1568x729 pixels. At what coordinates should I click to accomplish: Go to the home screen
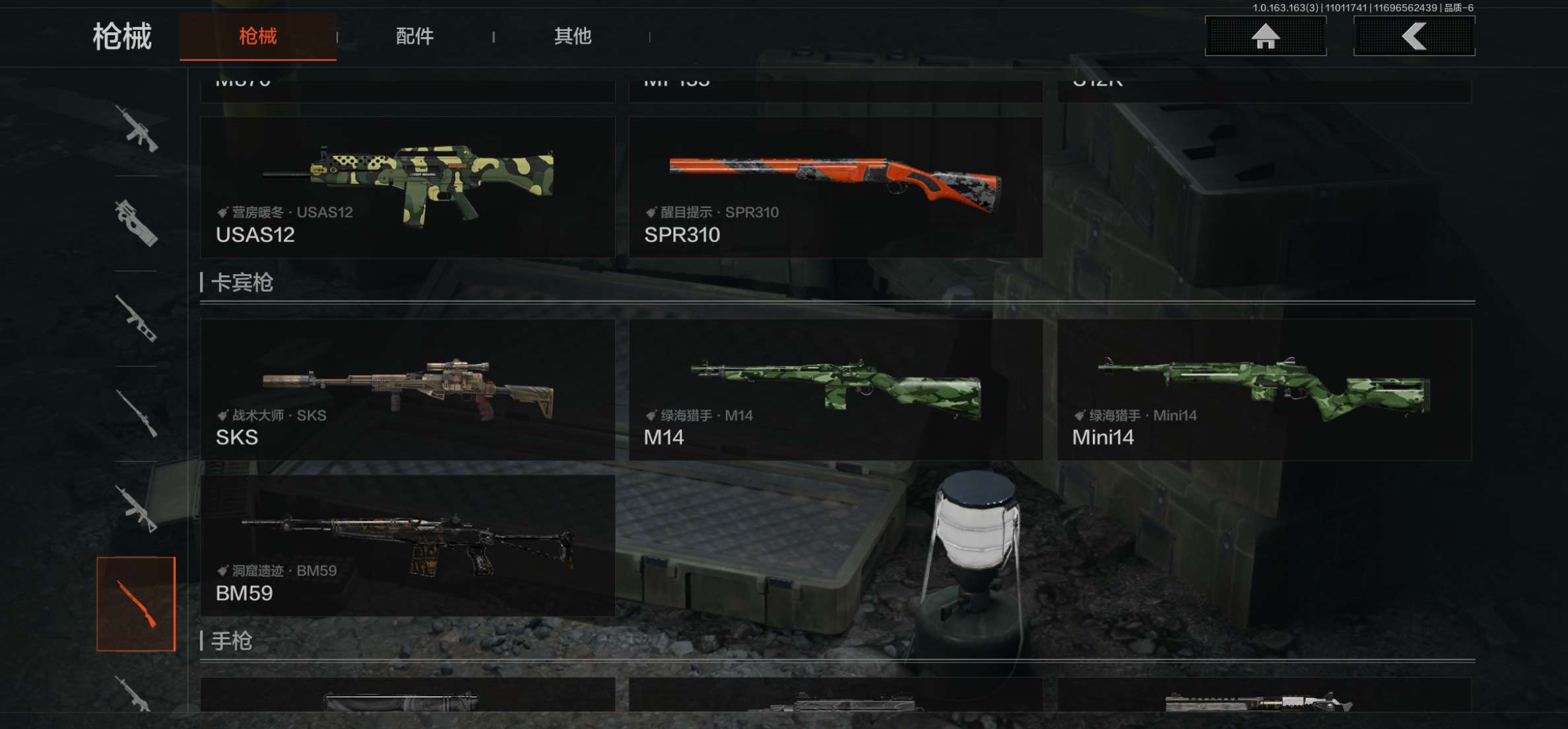point(1265,36)
